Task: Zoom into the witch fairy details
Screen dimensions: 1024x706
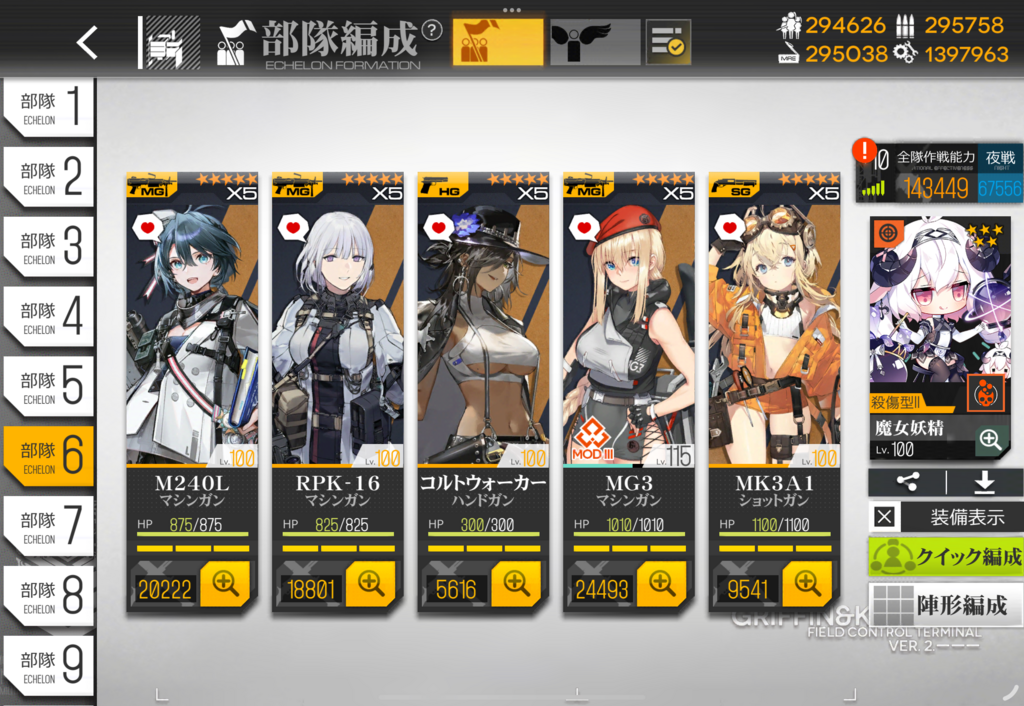Action: click(x=990, y=439)
